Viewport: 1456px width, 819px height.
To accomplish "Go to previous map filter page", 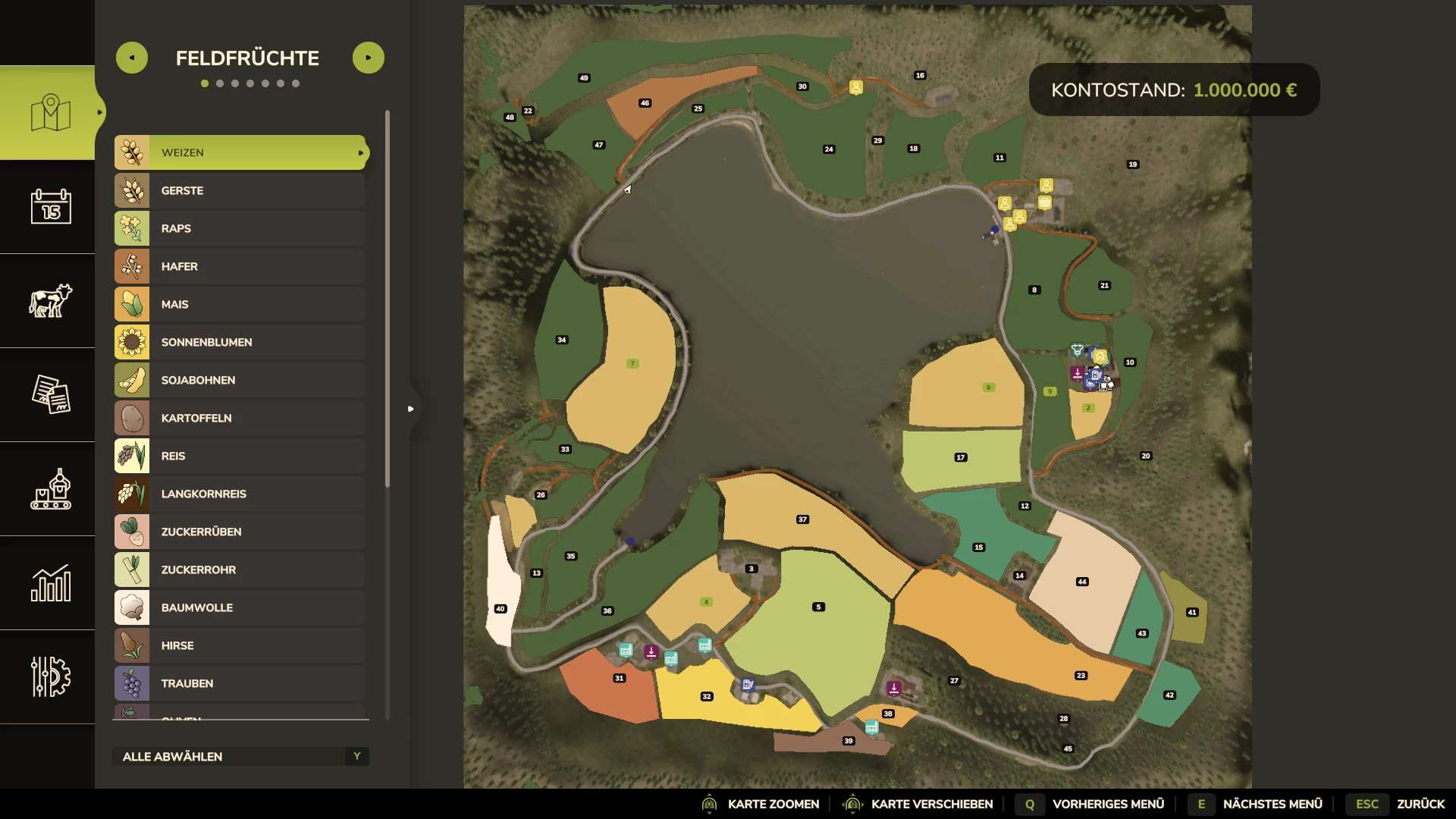I will click(x=132, y=58).
